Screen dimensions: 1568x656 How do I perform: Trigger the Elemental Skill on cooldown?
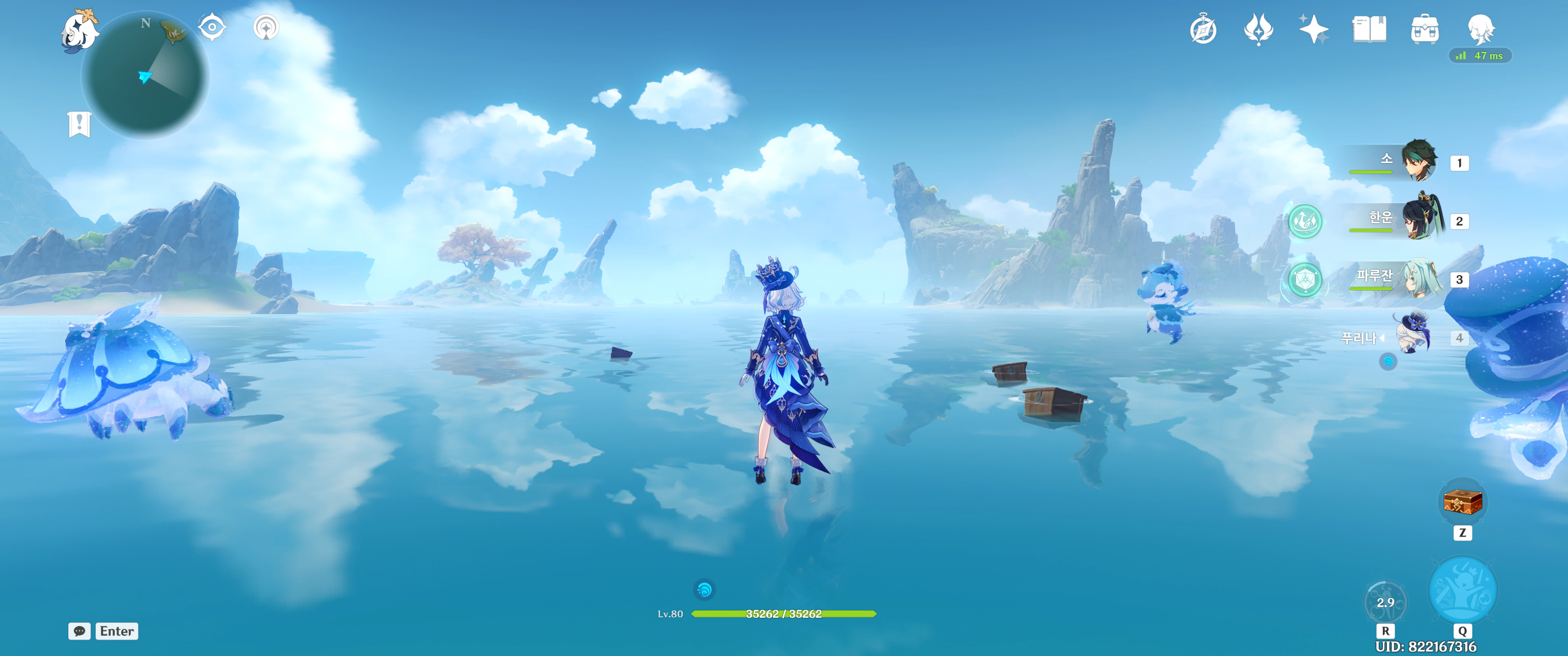[1385, 602]
